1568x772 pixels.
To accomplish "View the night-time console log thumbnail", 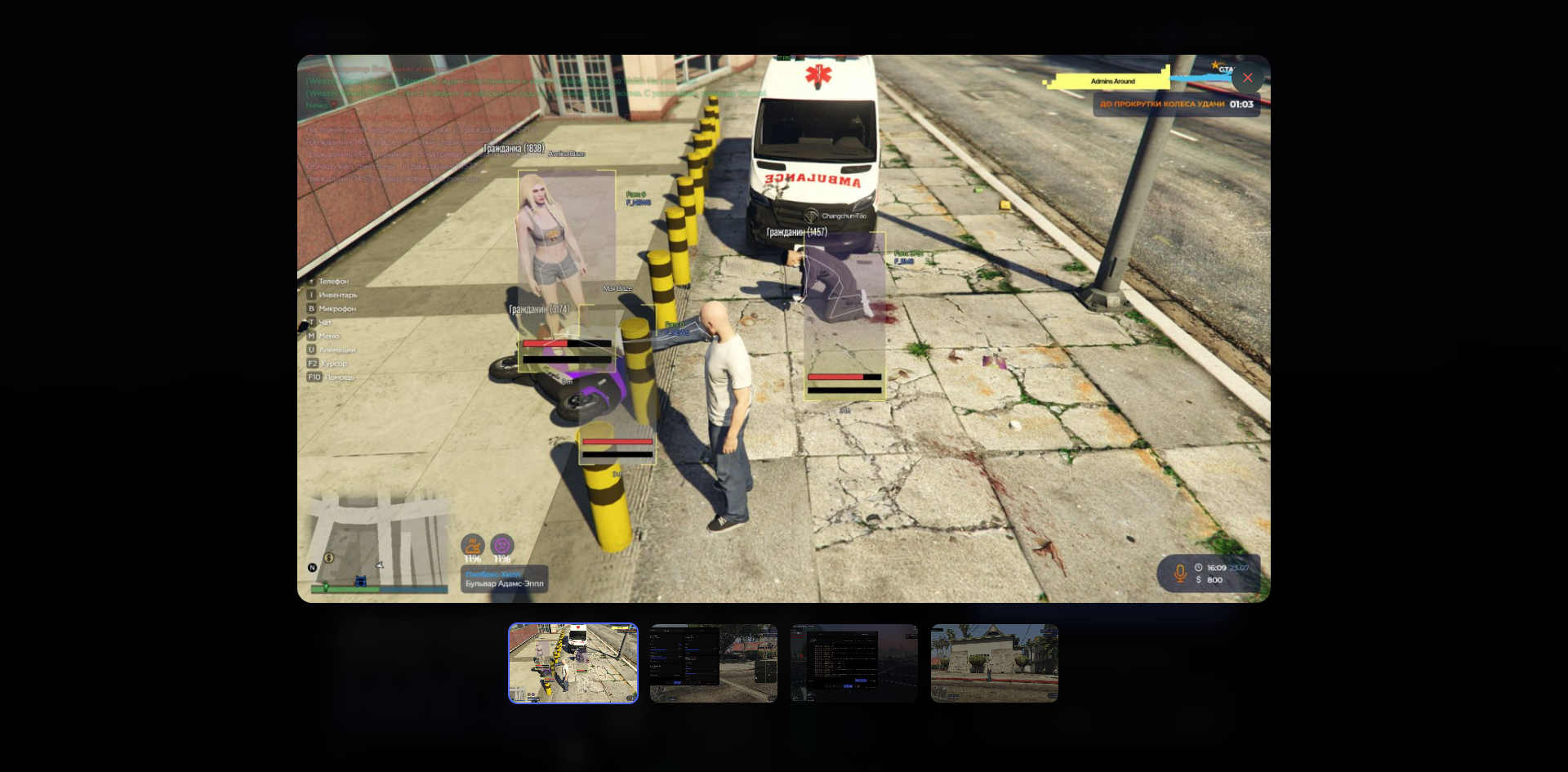I will pyautogui.click(x=854, y=663).
